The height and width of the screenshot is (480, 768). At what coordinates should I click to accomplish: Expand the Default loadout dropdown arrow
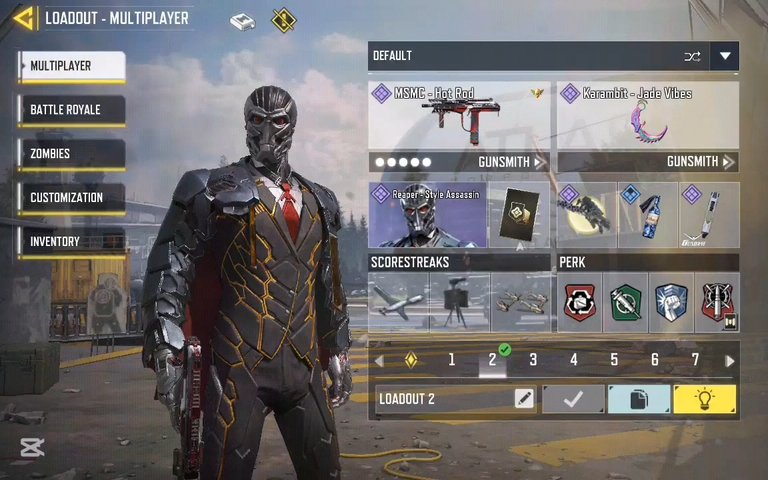tap(725, 56)
